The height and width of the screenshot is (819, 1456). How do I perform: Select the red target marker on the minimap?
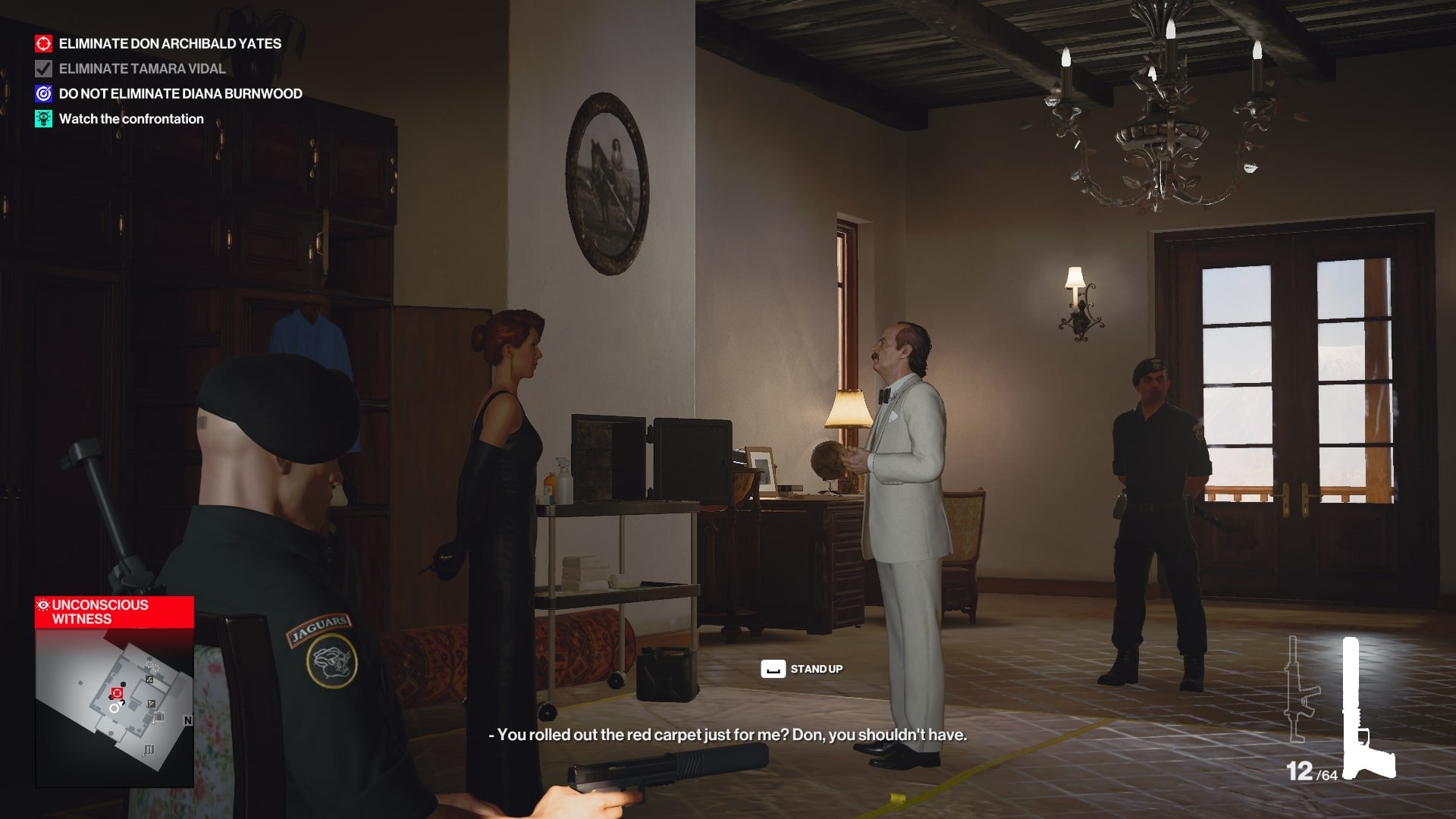point(117,692)
